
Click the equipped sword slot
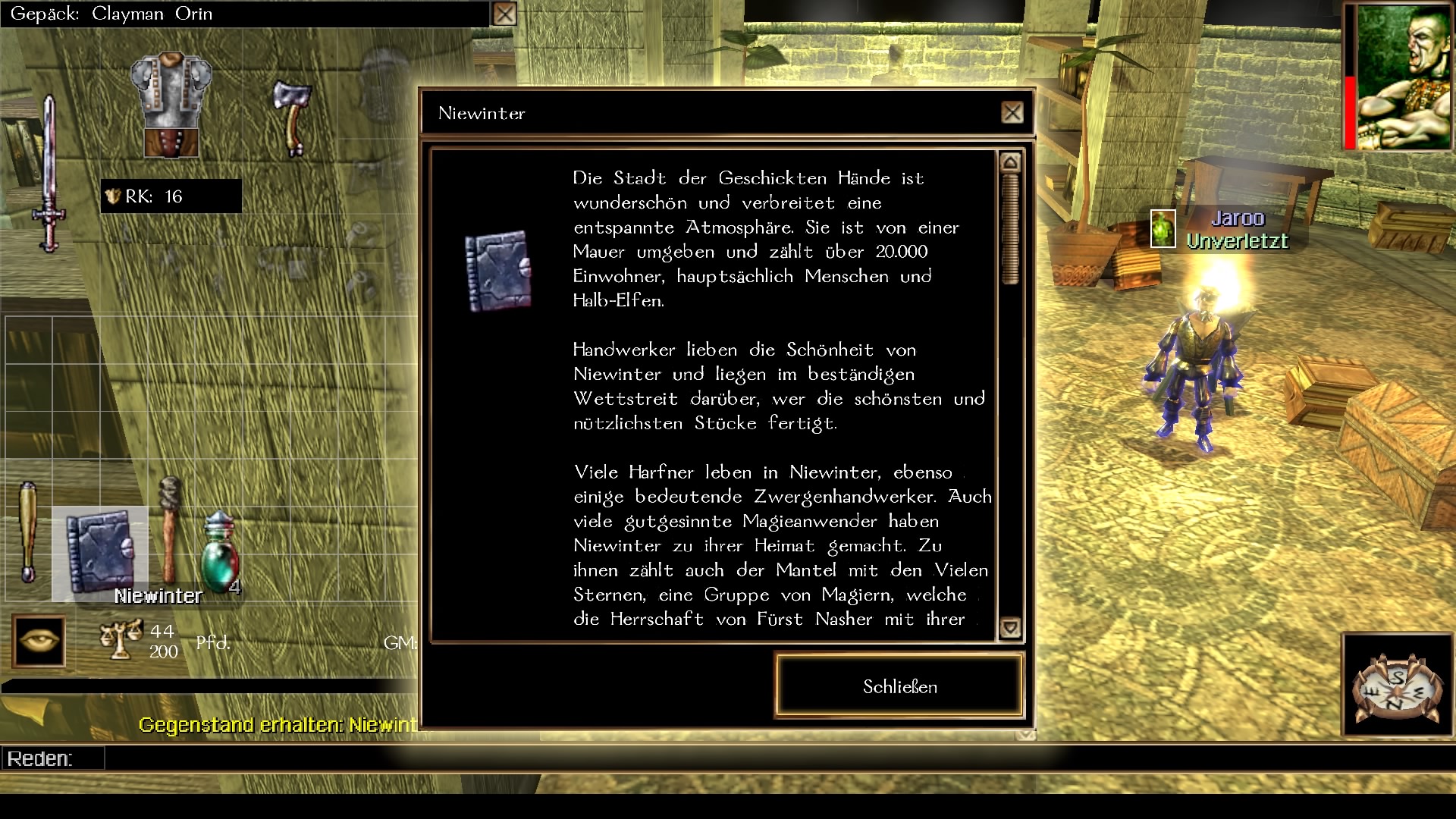click(x=49, y=174)
